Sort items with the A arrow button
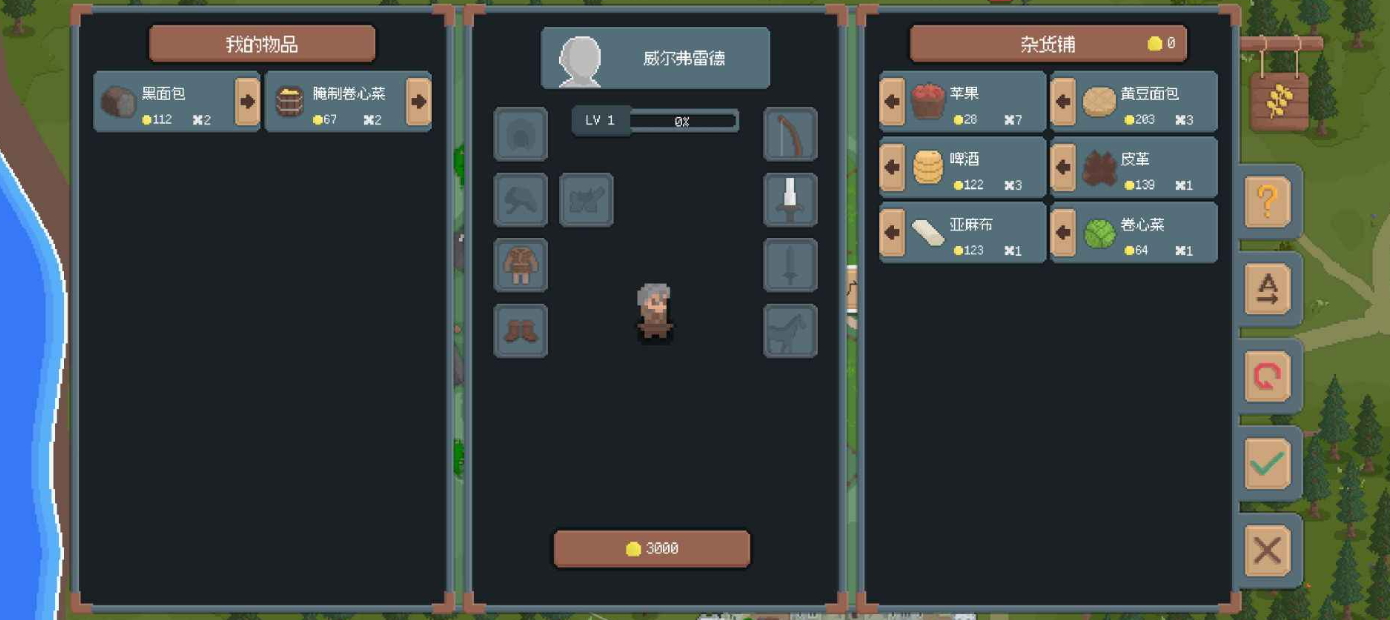Screen dimensions: 1390x620 (1267, 289)
